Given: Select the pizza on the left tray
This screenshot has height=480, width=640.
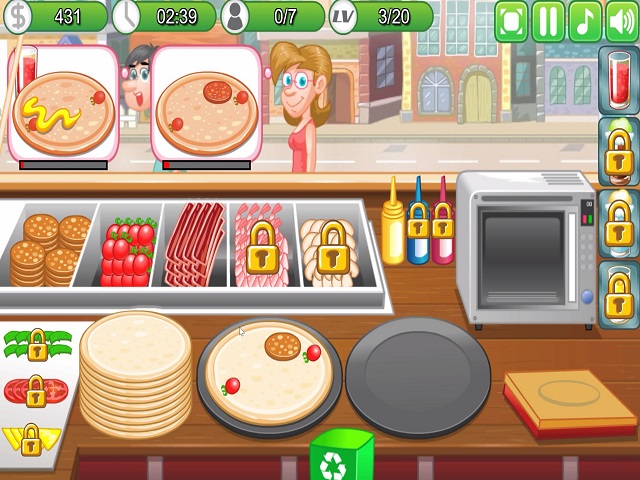Looking at the screenshot, I should pyautogui.click(x=269, y=372).
